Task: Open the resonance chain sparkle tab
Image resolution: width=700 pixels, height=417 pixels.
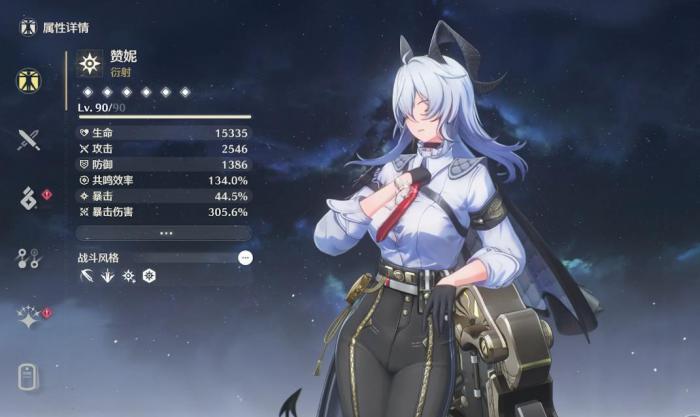Action: (28, 318)
